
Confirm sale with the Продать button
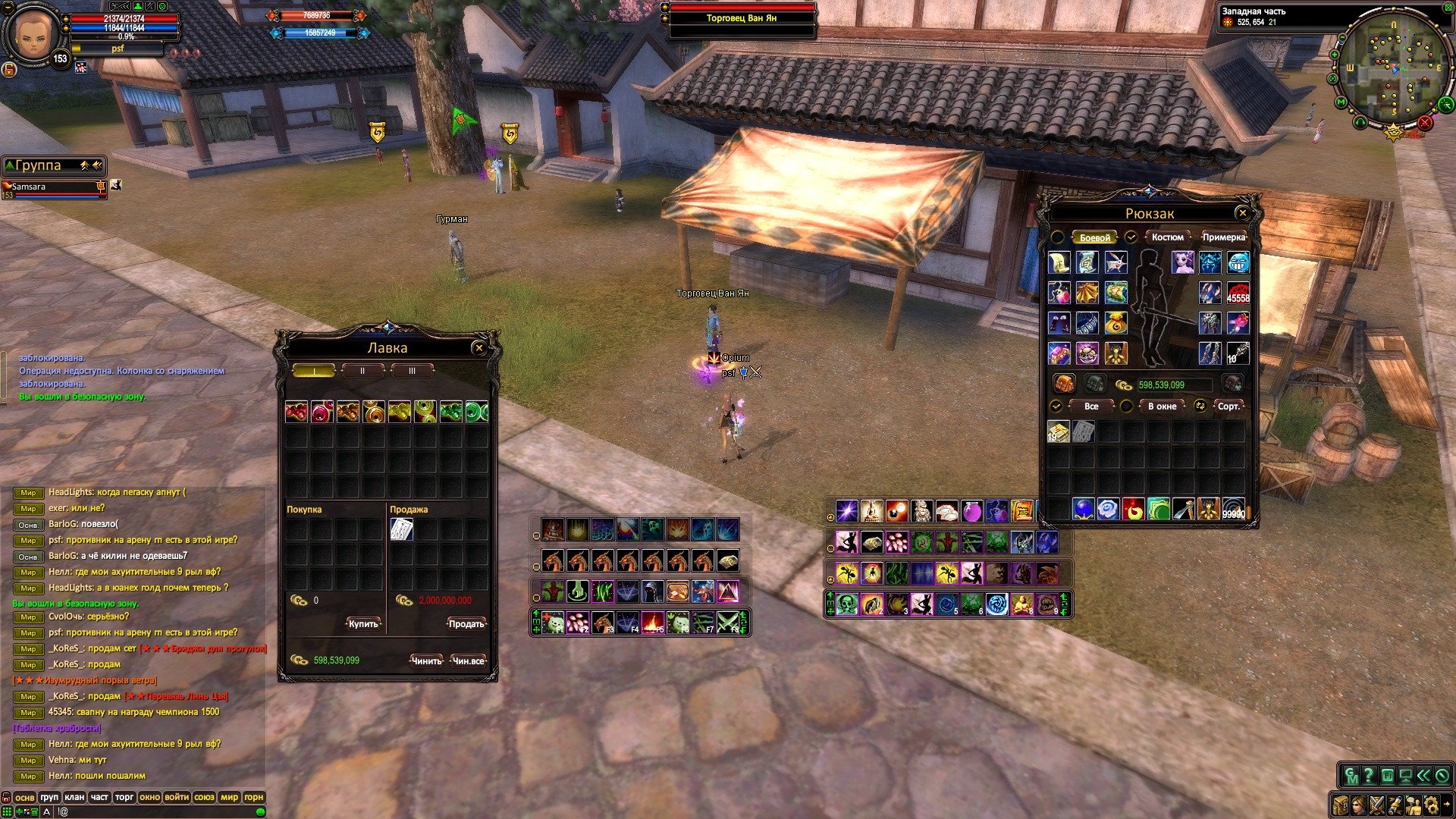(466, 624)
